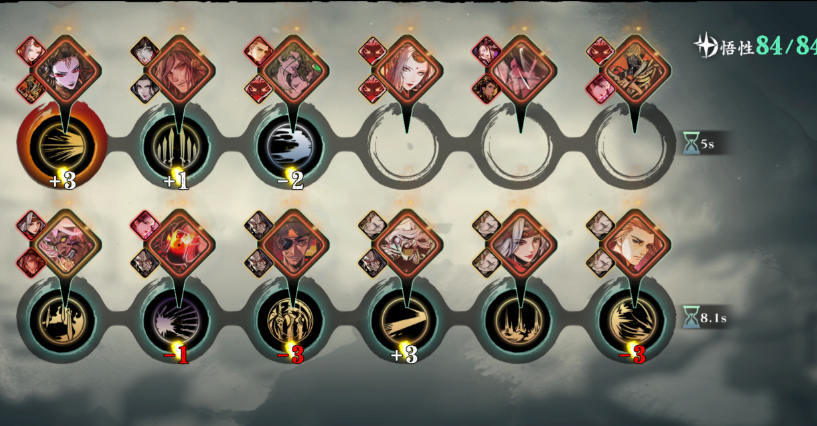Viewport: 817px width, 426px height.
Task: Select the purple burst skill marked -1
Action: coord(176,320)
